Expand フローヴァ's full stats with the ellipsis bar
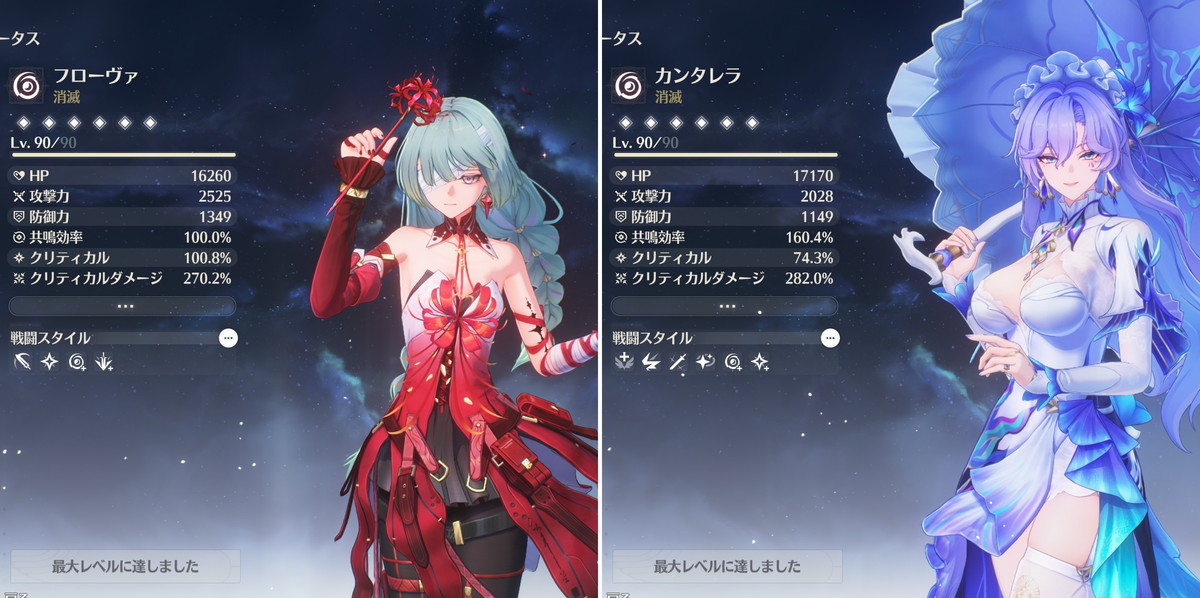The height and width of the screenshot is (598, 1200). point(124,306)
